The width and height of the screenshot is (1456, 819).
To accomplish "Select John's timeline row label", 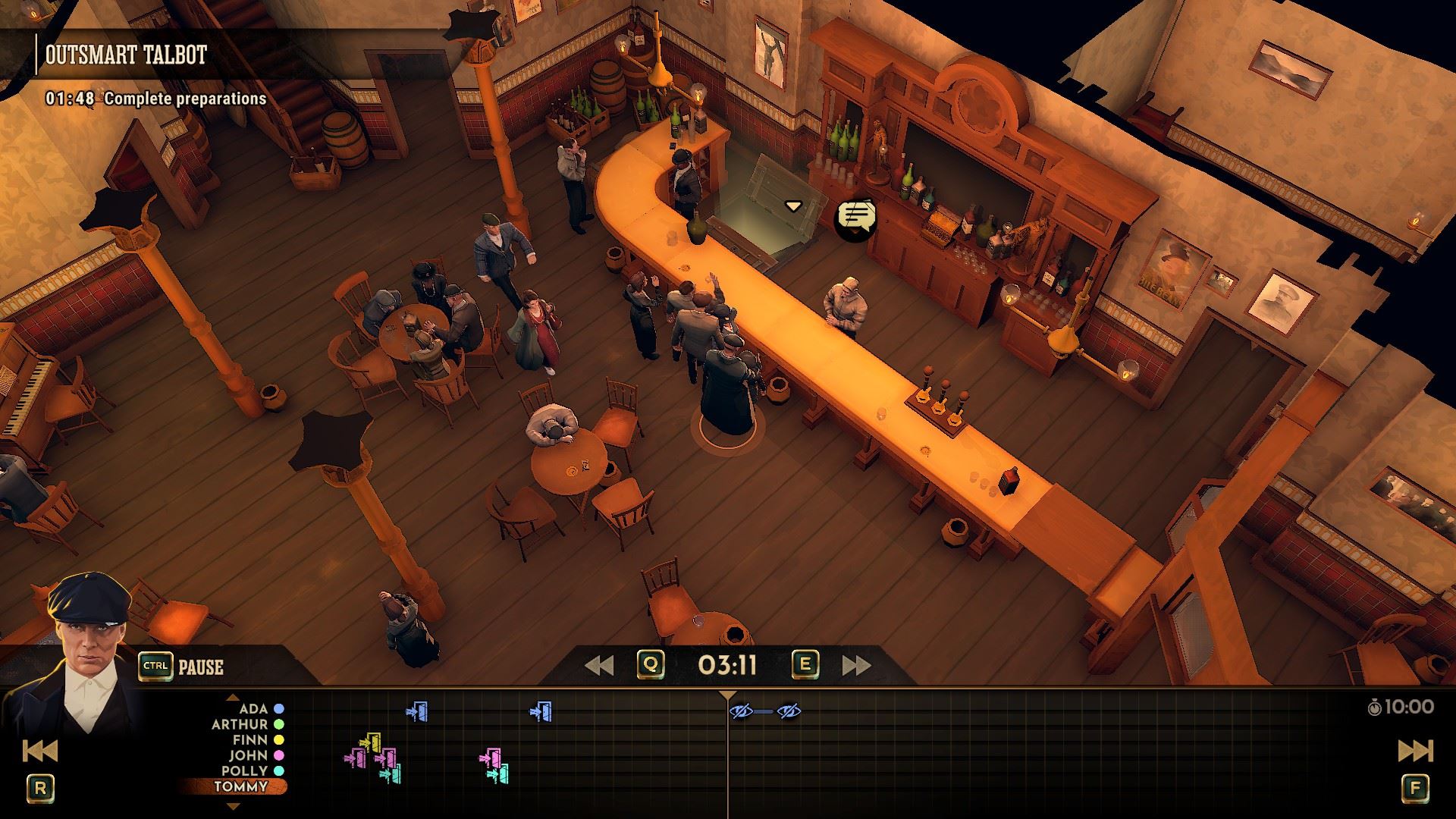I will tap(249, 755).
